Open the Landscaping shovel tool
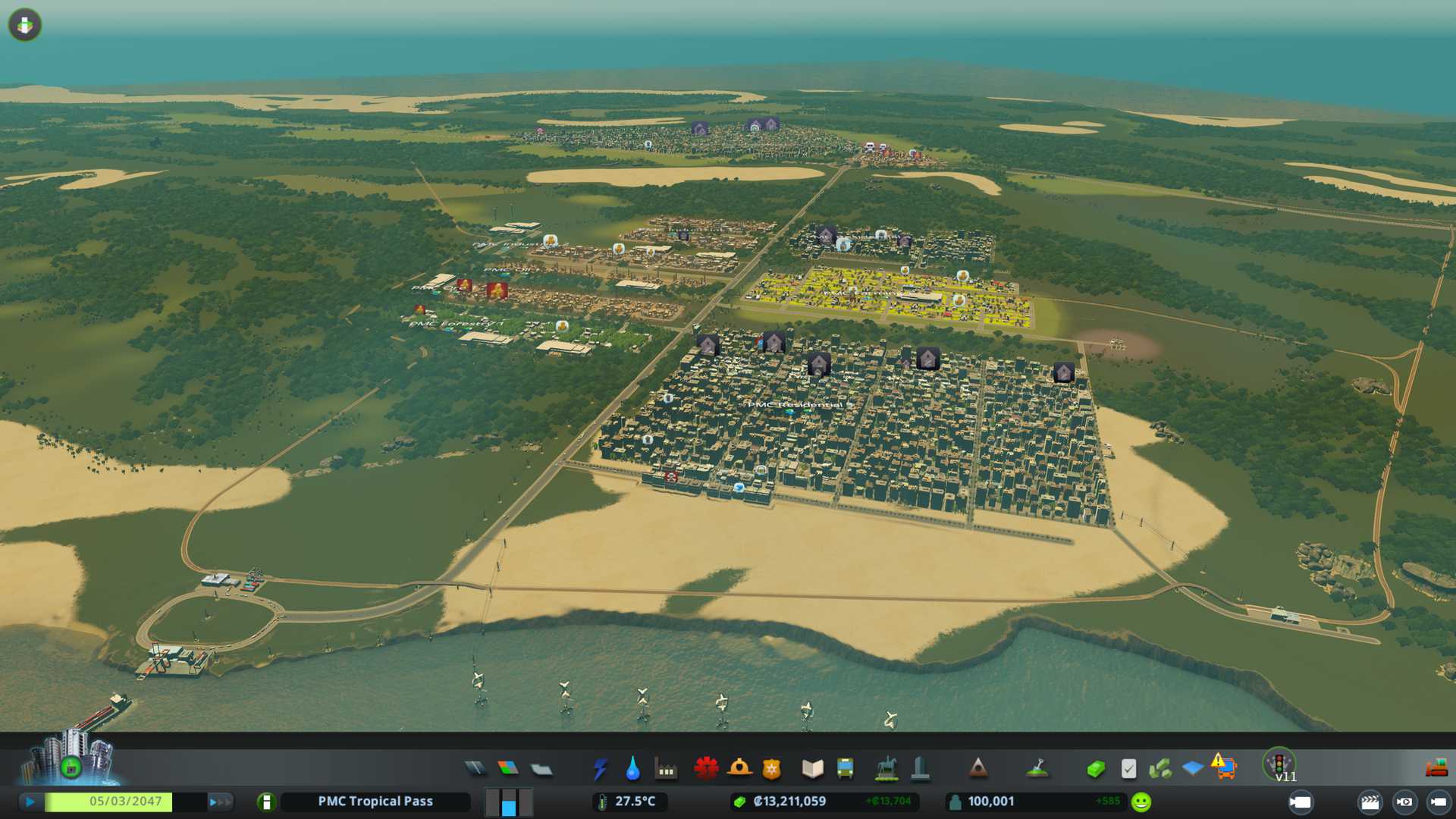 [x=1037, y=769]
